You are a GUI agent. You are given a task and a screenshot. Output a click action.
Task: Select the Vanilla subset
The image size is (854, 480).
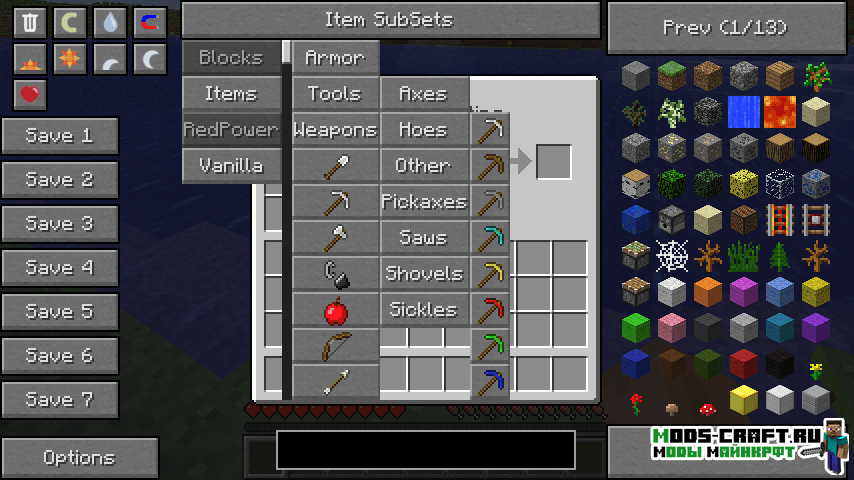click(x=231, y=165)
